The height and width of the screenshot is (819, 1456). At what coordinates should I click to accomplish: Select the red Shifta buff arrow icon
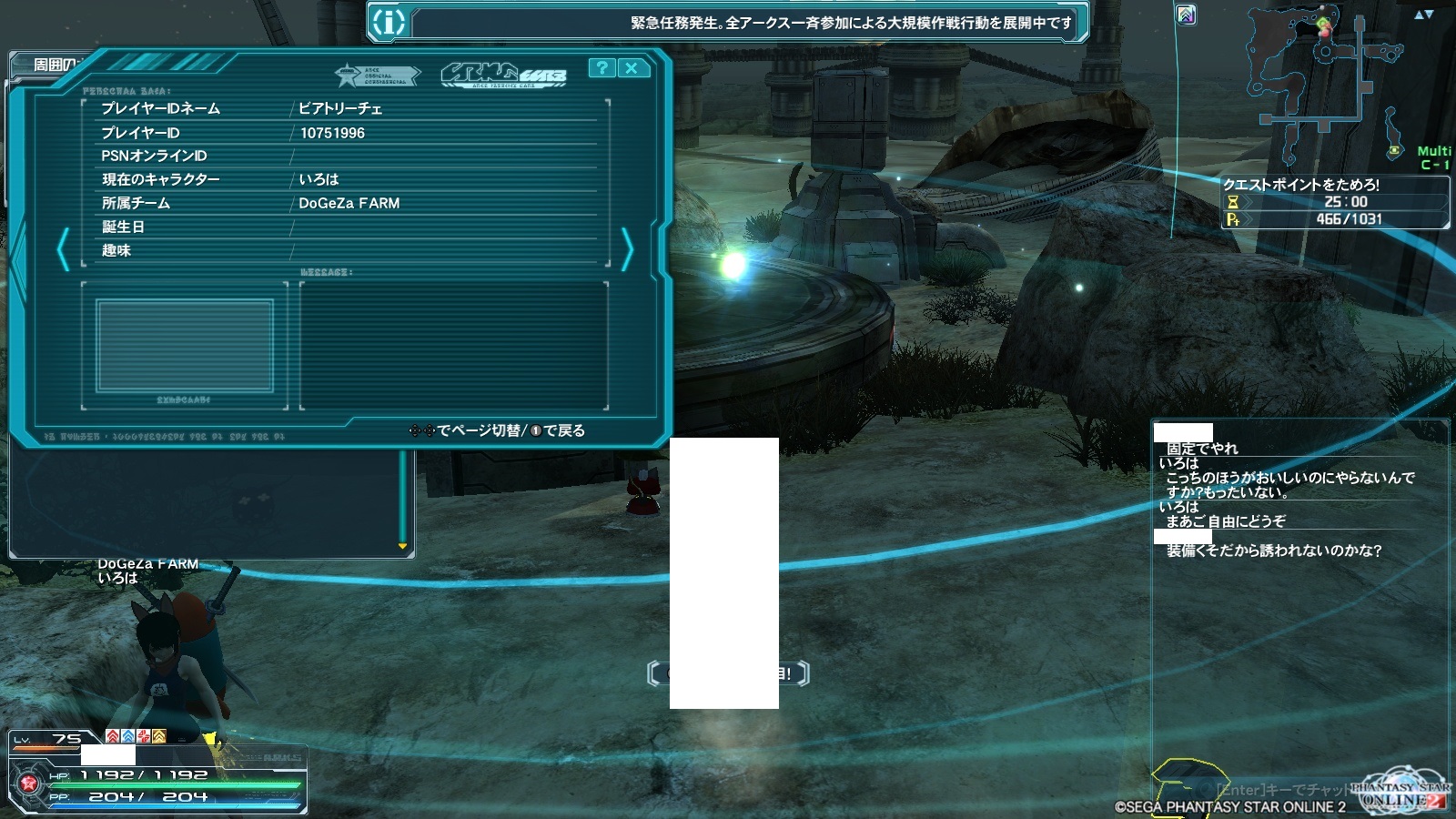(113, 736)
